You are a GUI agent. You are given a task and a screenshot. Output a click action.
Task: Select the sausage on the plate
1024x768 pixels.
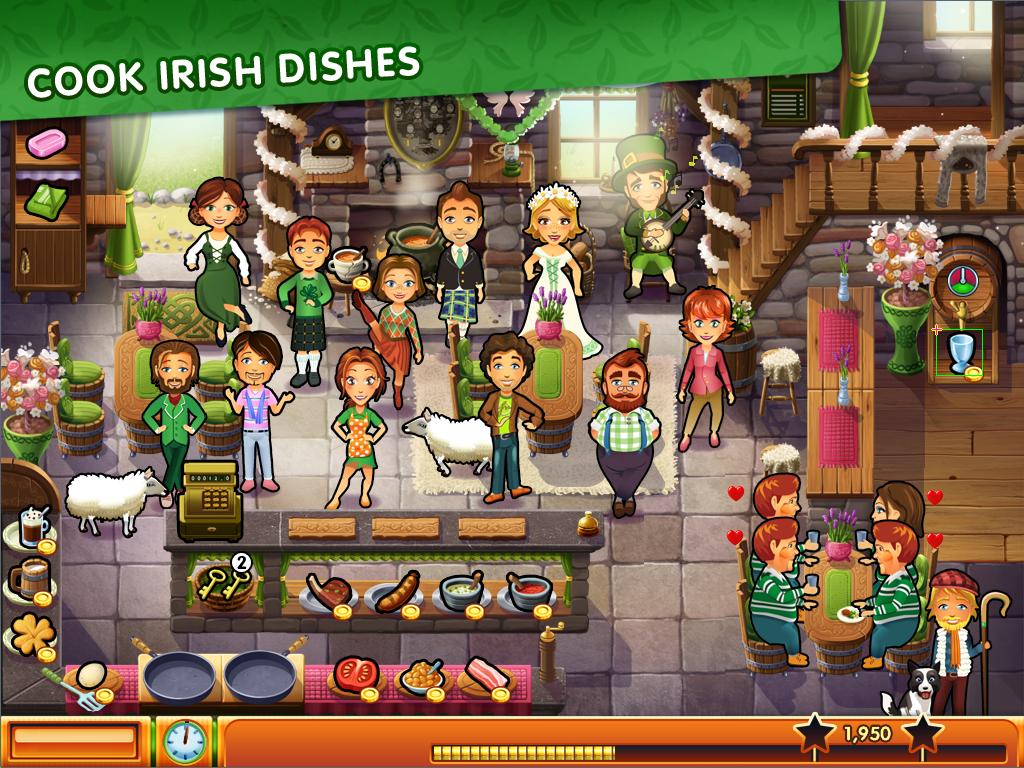point(394,591)
